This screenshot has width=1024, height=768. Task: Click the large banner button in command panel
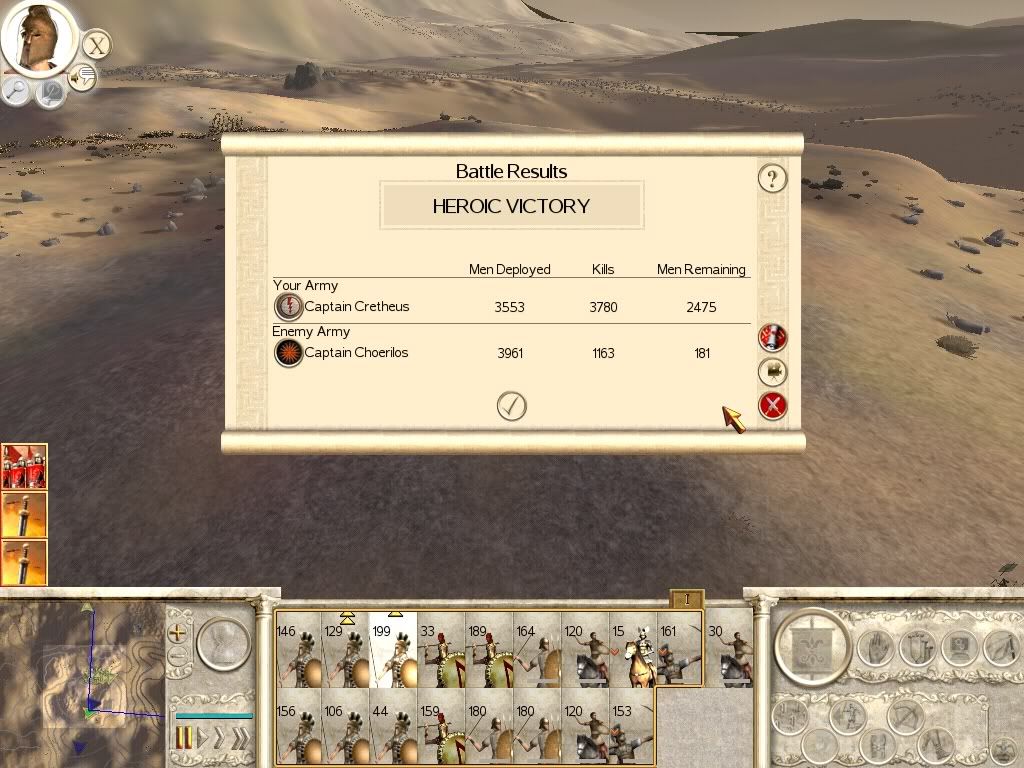click(x=812, y=647)
